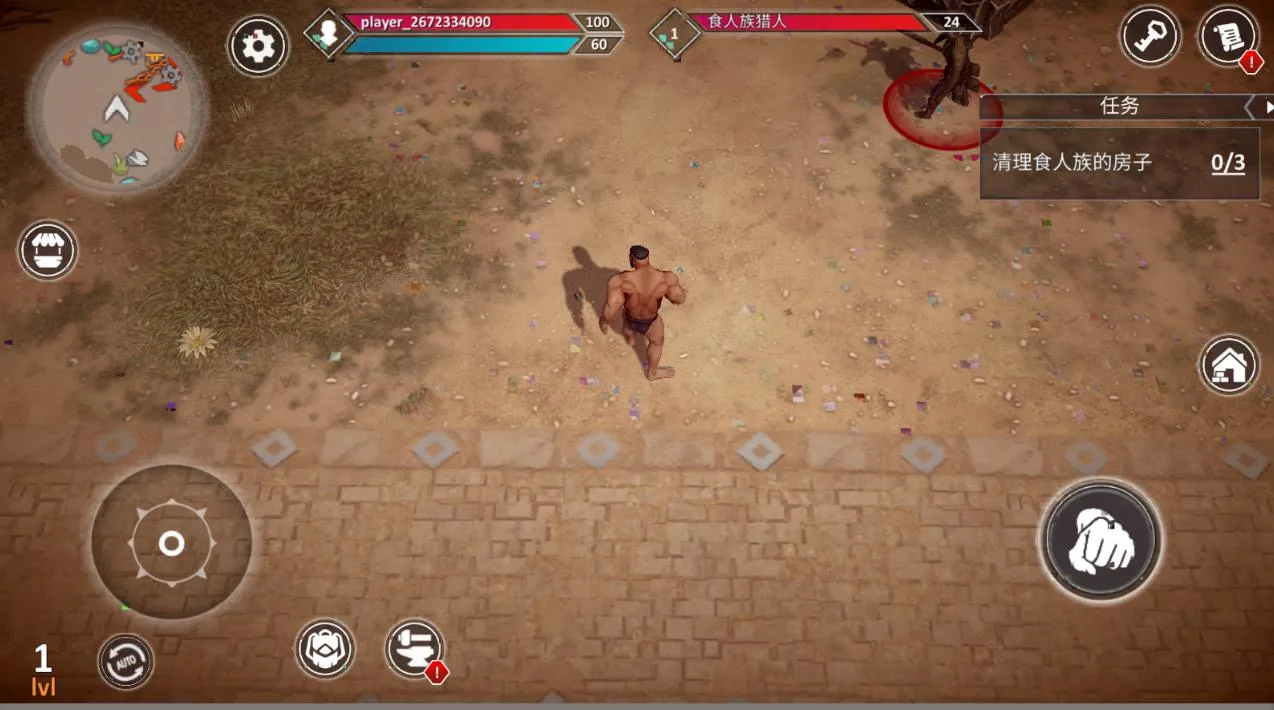Attack with the fist button
The image size is (1274, 710).
1100,540
